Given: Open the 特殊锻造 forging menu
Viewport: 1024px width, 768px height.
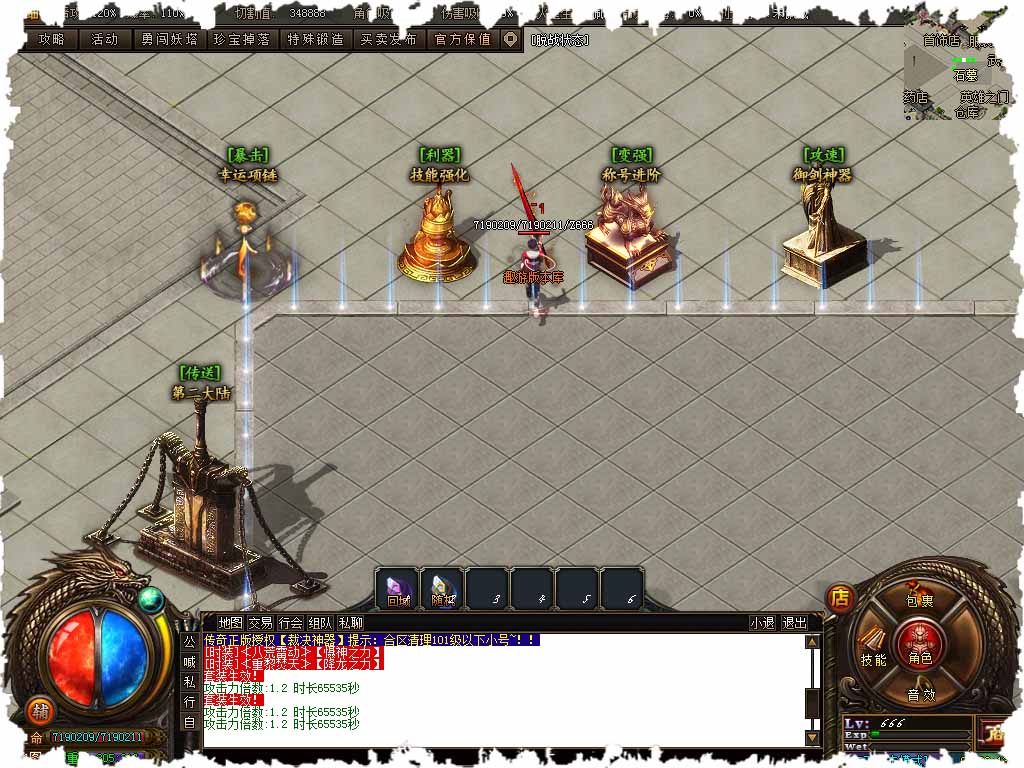Looking at the screenshot, I should tap(315, 39).
